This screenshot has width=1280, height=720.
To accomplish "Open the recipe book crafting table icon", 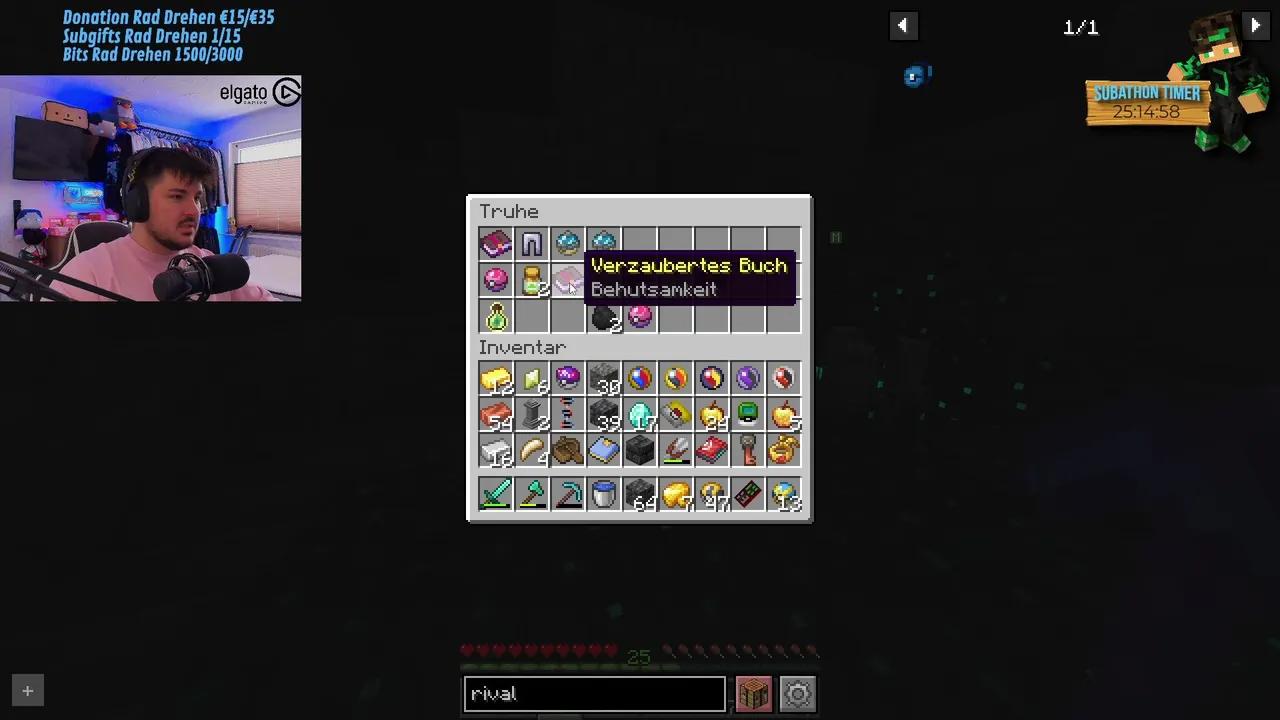I will pos(753,693).
